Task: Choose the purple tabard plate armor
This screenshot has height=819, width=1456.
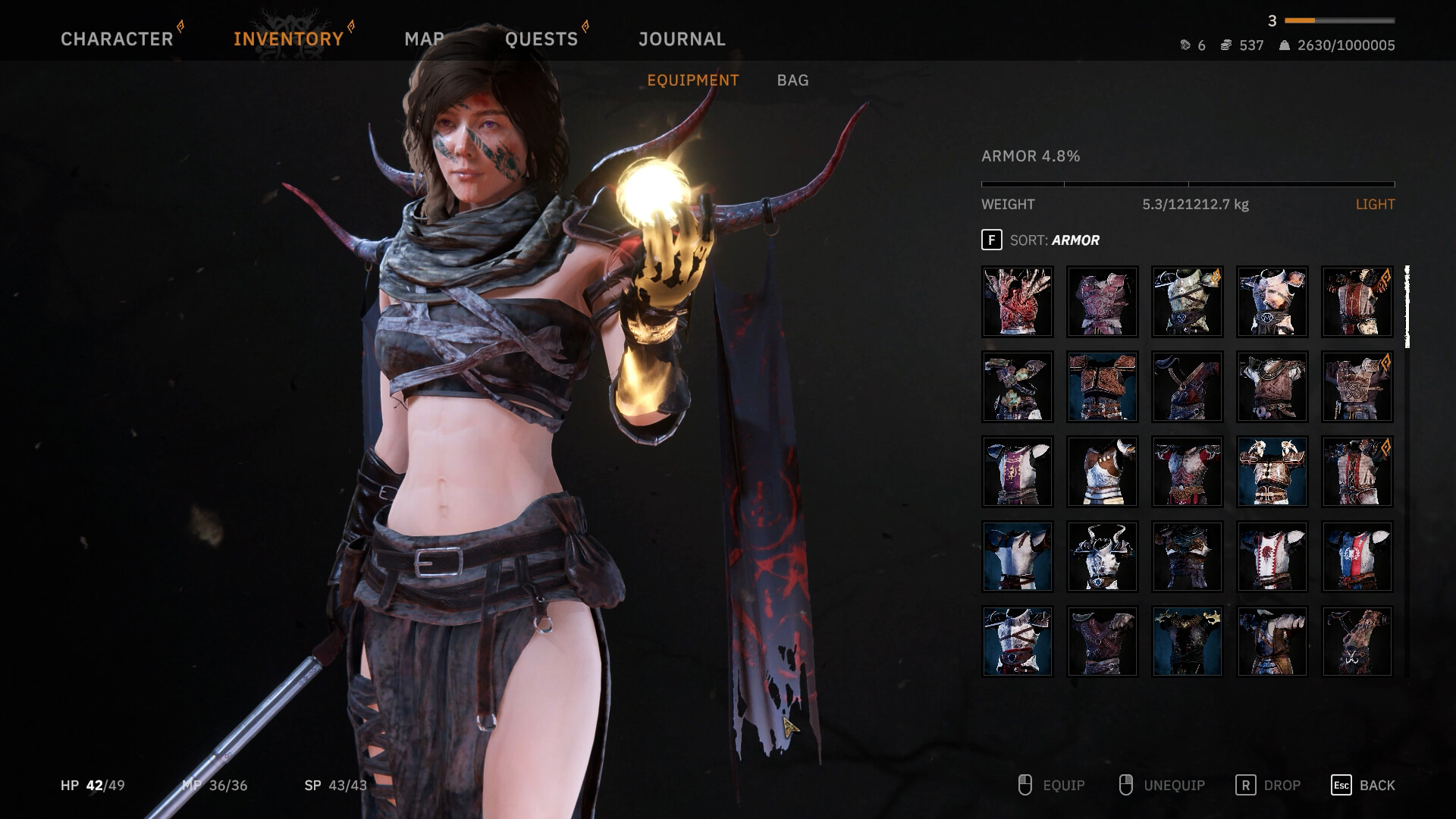Action: point(1018,472)
